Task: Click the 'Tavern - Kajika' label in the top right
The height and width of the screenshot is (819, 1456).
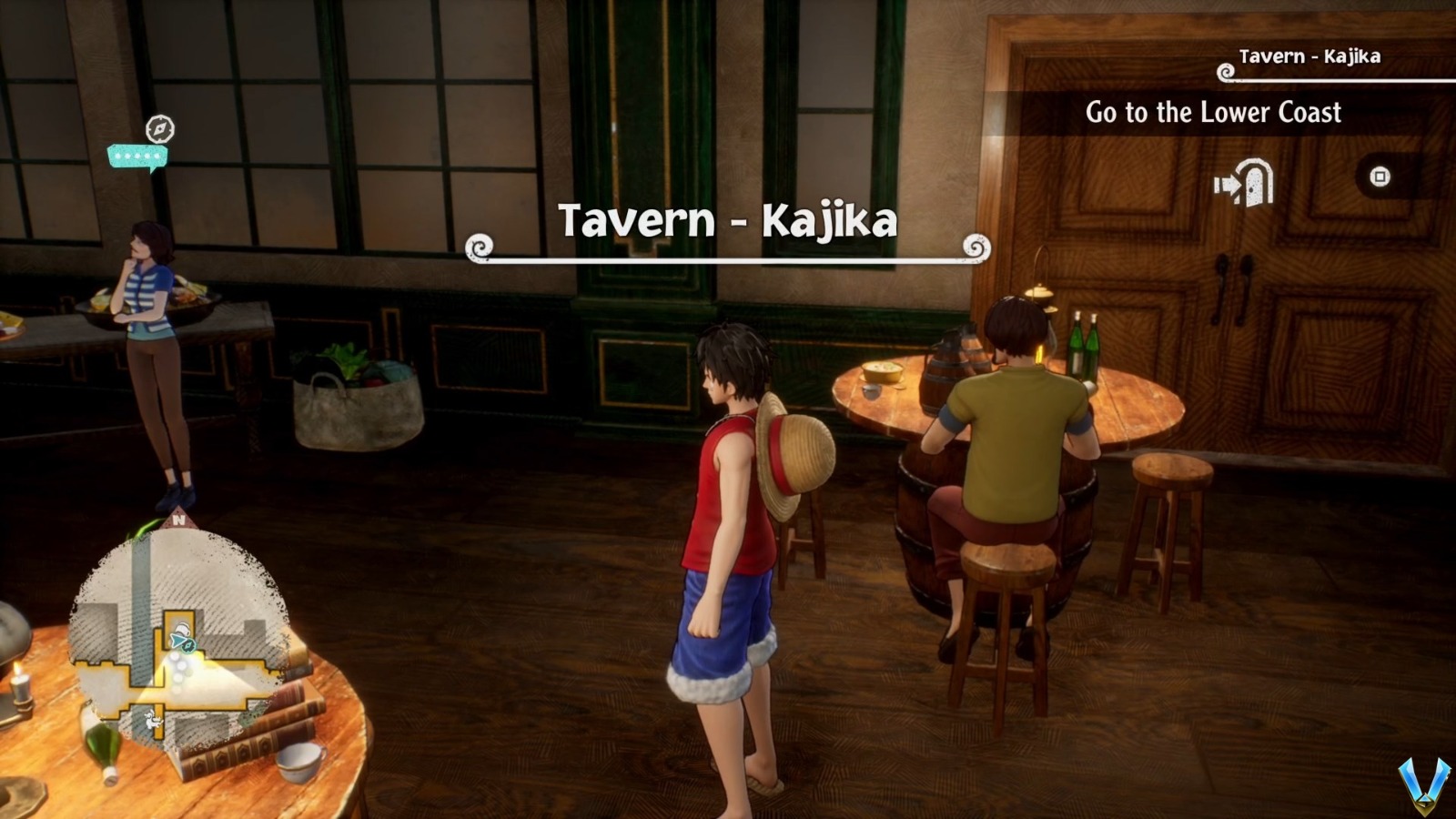Action: (x=1310, y=55)
